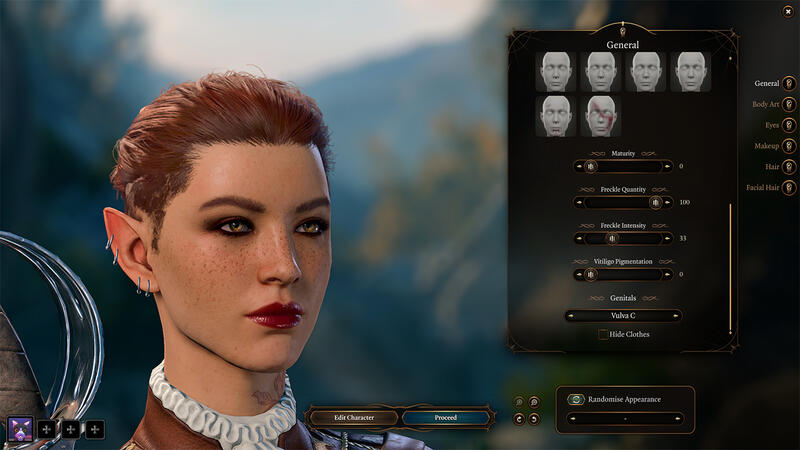The image size is (800, 450).
Task: Increase the Maturity value with the right arrow
Action: pyautogui.click(x=667, y=166)
